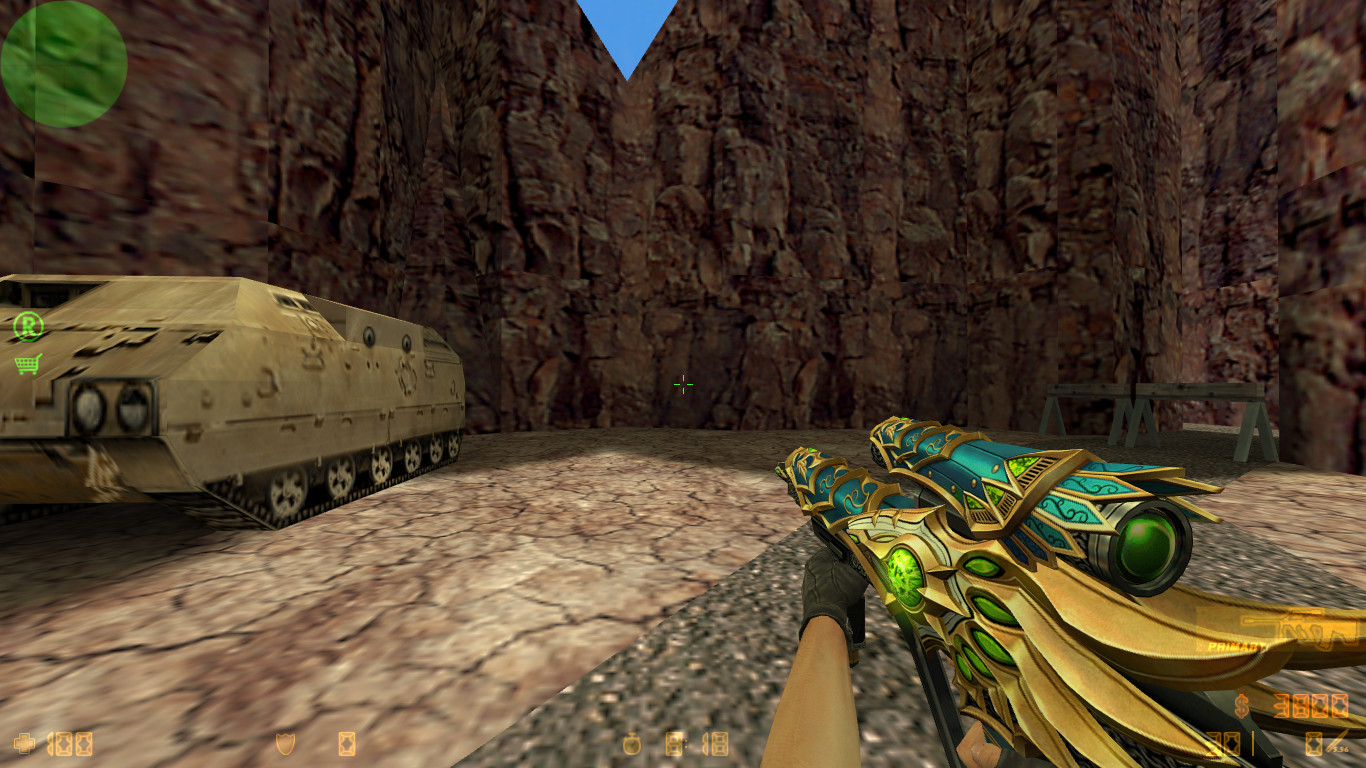
Task: Click the money amount 3800
Action: point(1310,706)
